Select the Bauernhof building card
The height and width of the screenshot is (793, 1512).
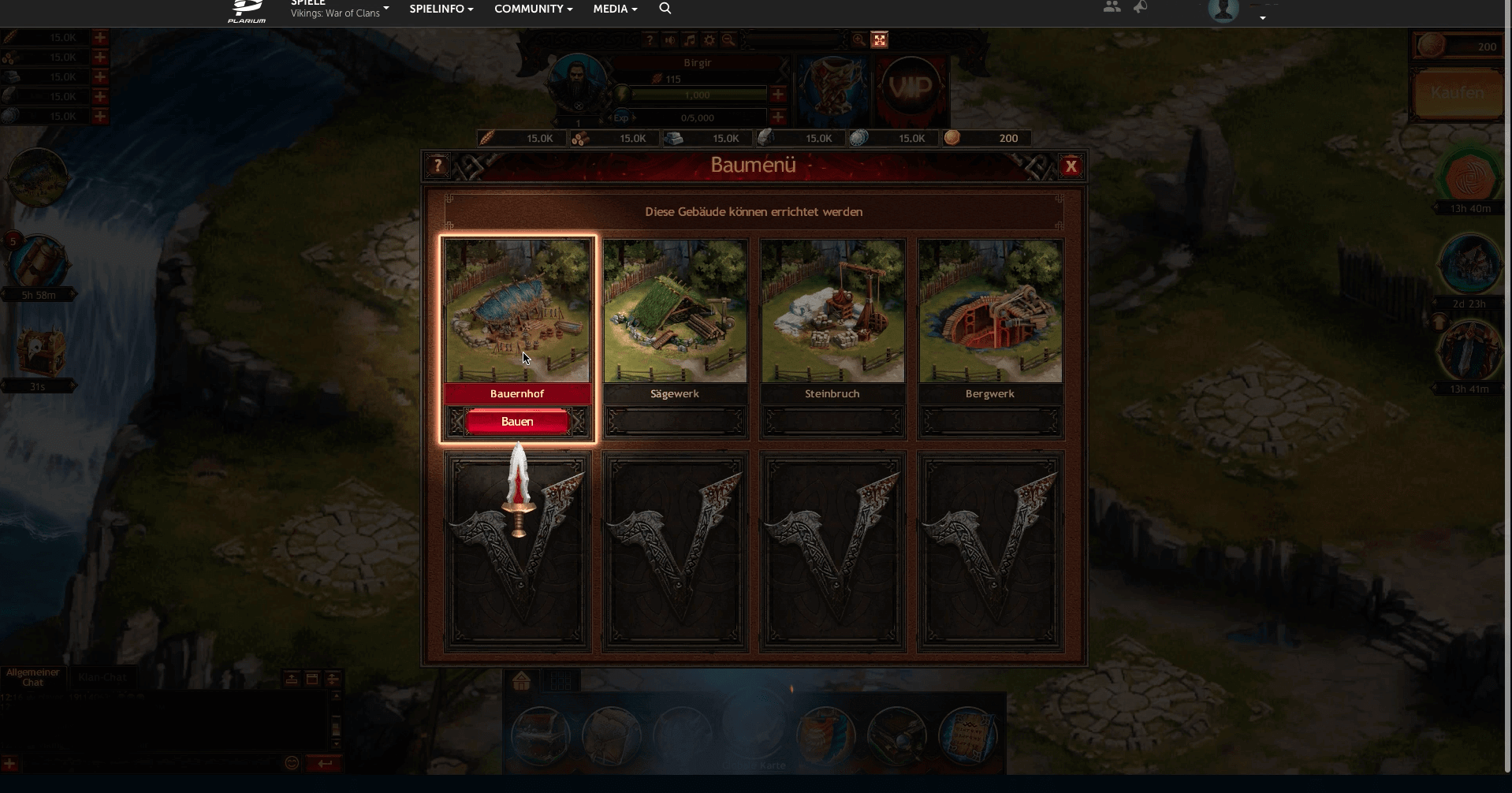[x=517, y=312]
